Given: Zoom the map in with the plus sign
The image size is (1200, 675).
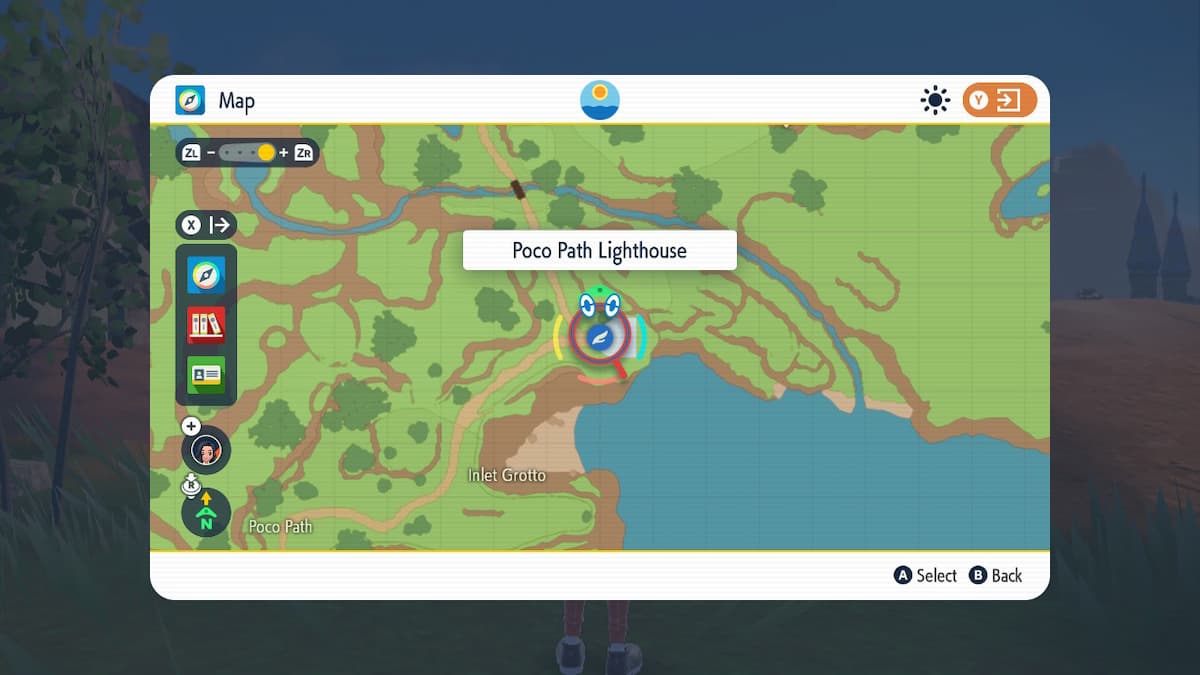Looking at the screenshot, I should pos(284,153).
